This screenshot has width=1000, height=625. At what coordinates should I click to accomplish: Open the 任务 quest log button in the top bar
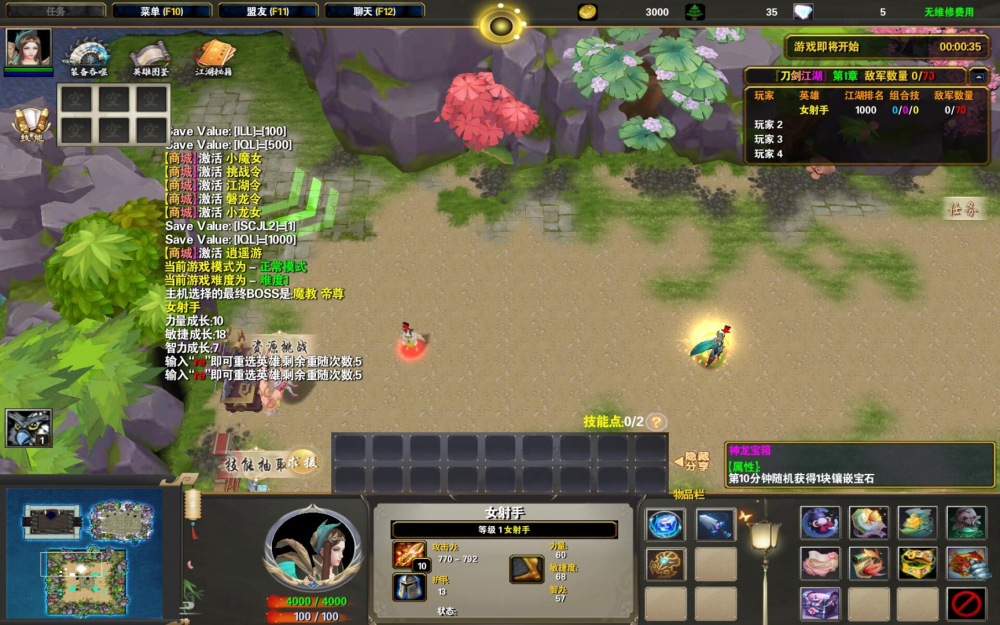point(55,11)
